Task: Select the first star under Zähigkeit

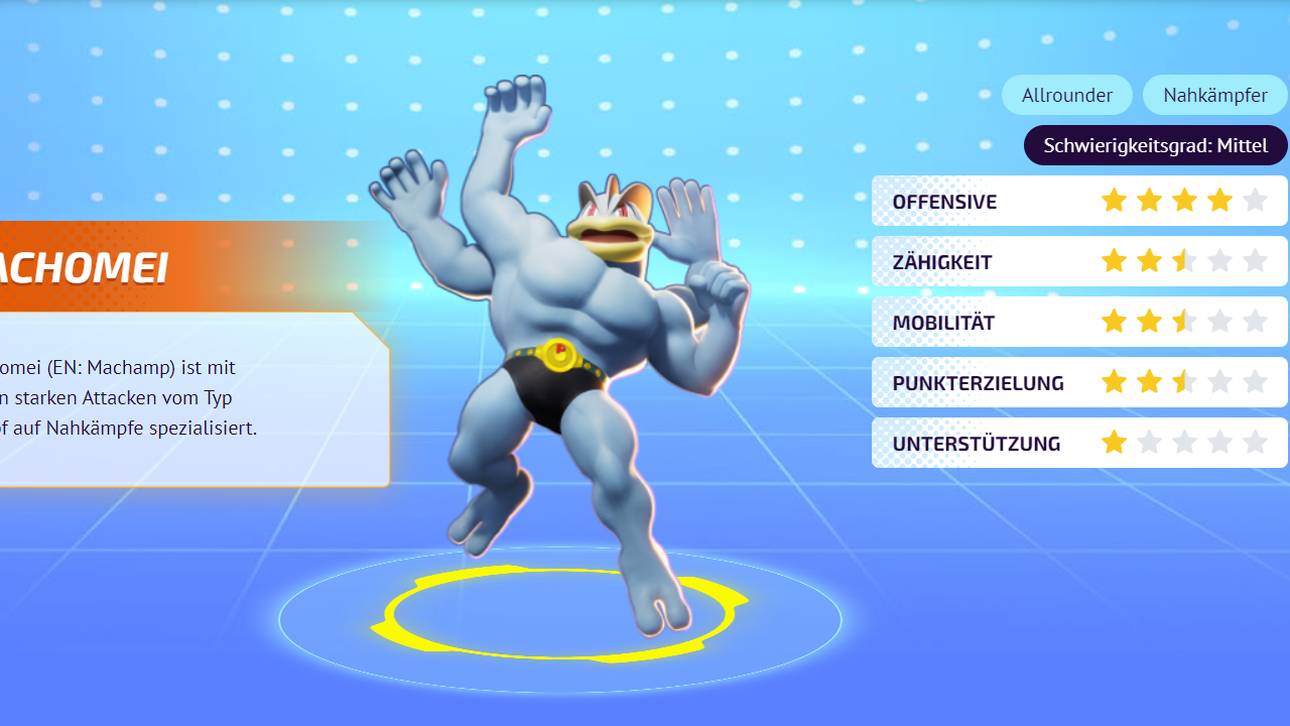Action: [1113, 261]
